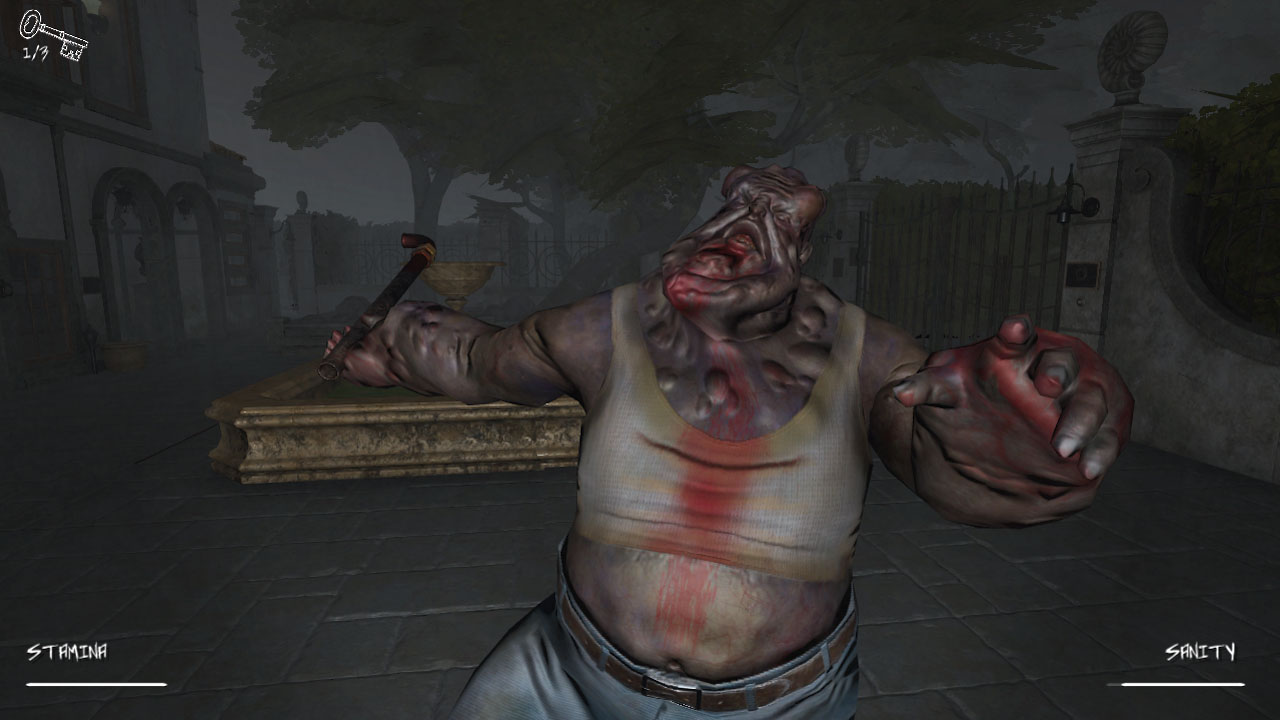1280x720 pixels.
Task: Click the STAMINA label
Action: coord(70,651)
